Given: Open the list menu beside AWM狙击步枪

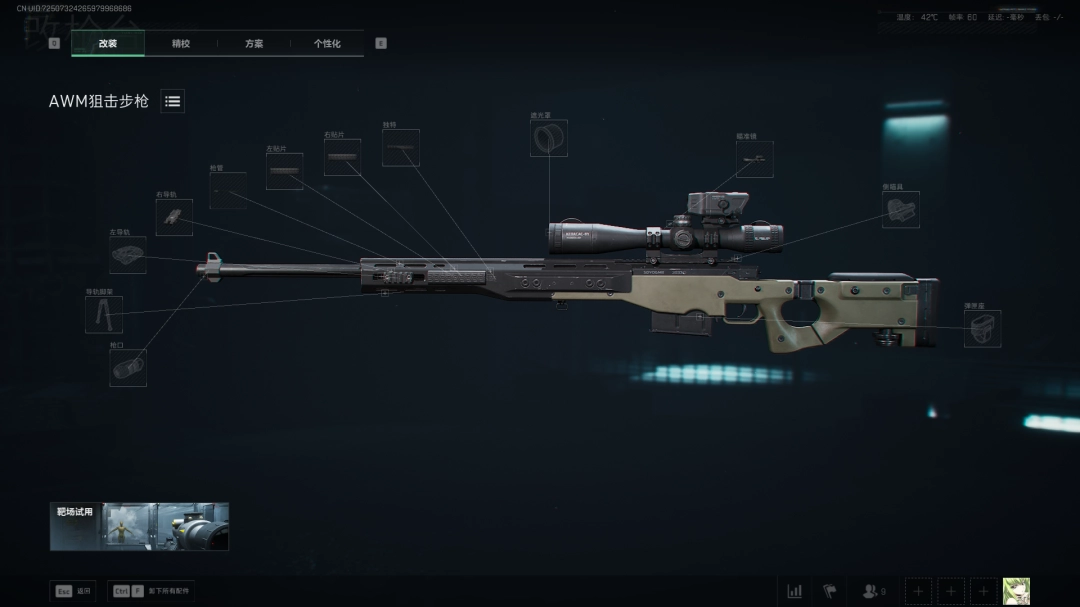Looking at the screenshot, I should [173, 101].
